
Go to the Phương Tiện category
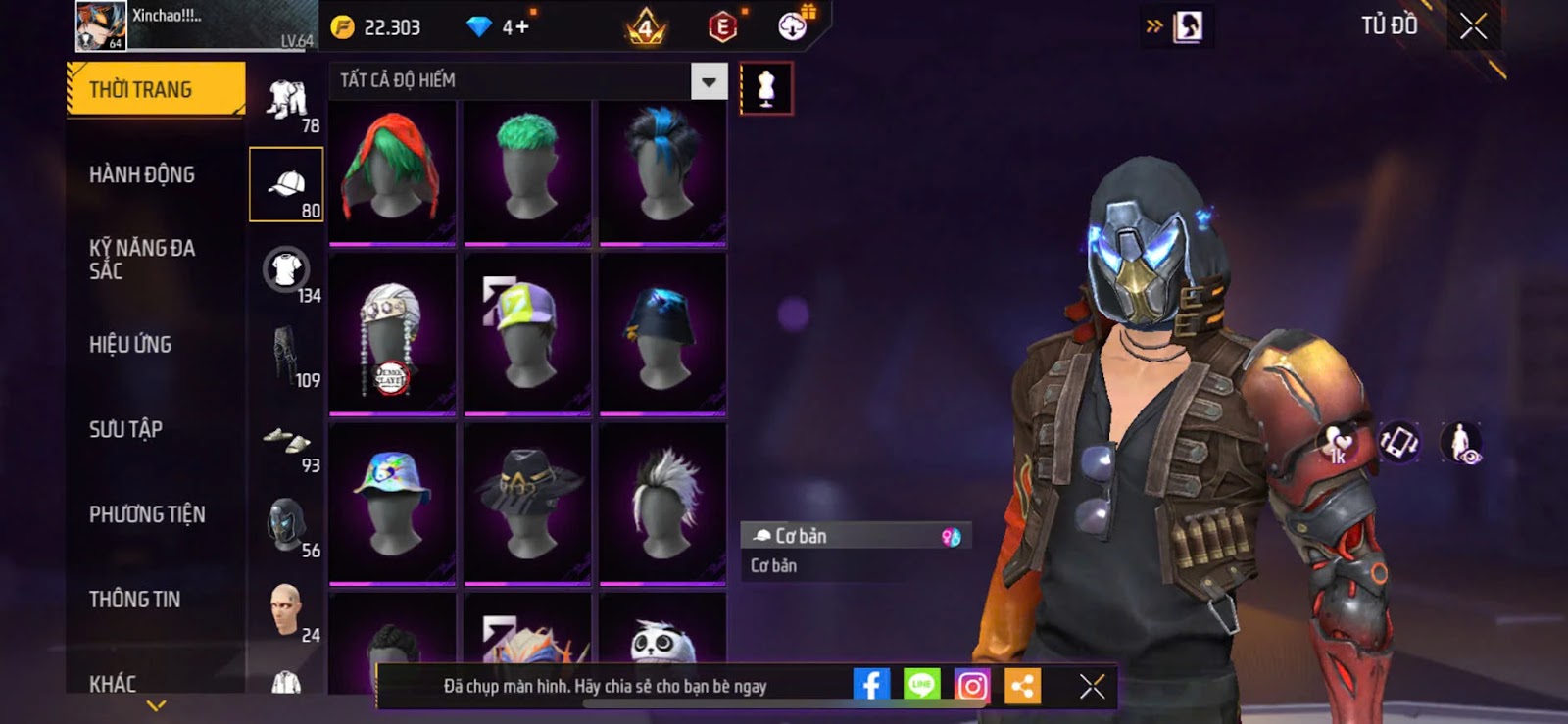point(147,514)
